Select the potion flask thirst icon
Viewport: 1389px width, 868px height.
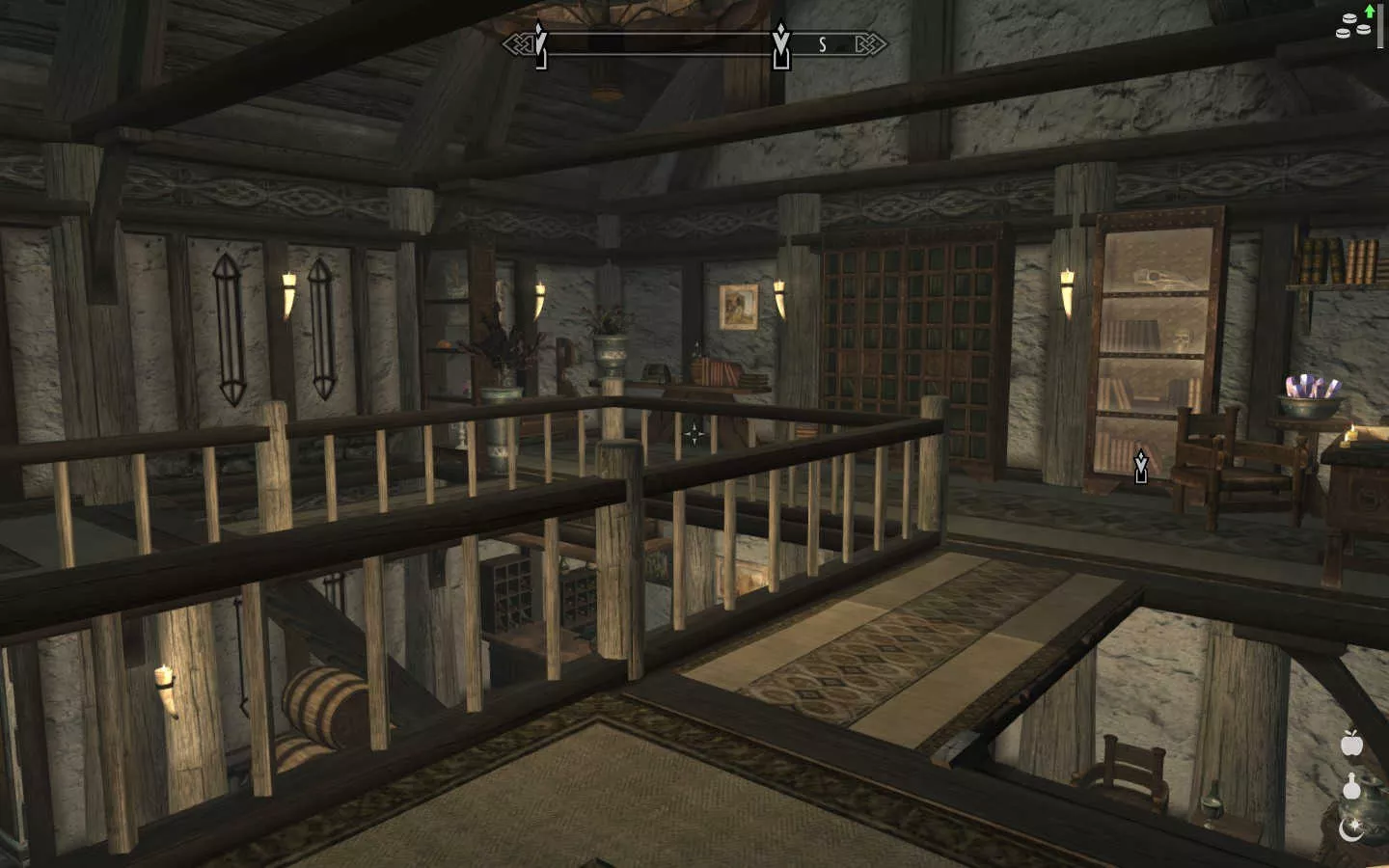click(1351, 787)
